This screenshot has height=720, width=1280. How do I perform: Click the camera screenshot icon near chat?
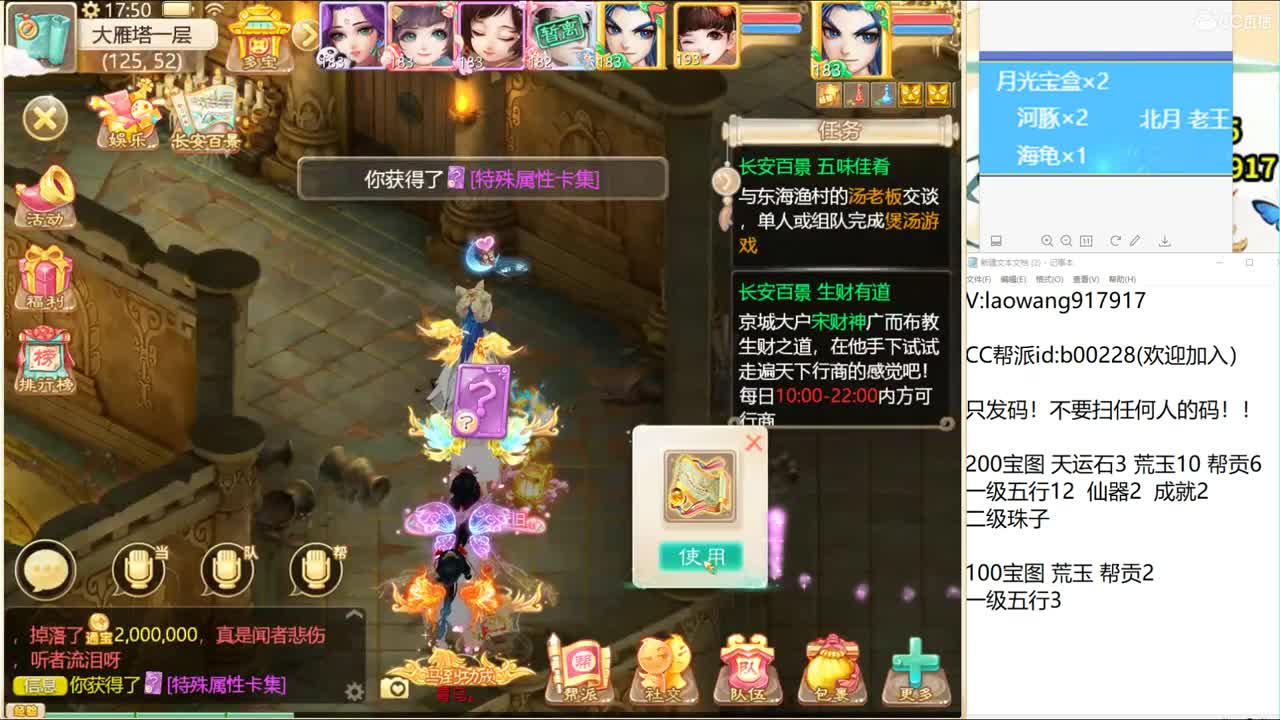click(394, 686)
